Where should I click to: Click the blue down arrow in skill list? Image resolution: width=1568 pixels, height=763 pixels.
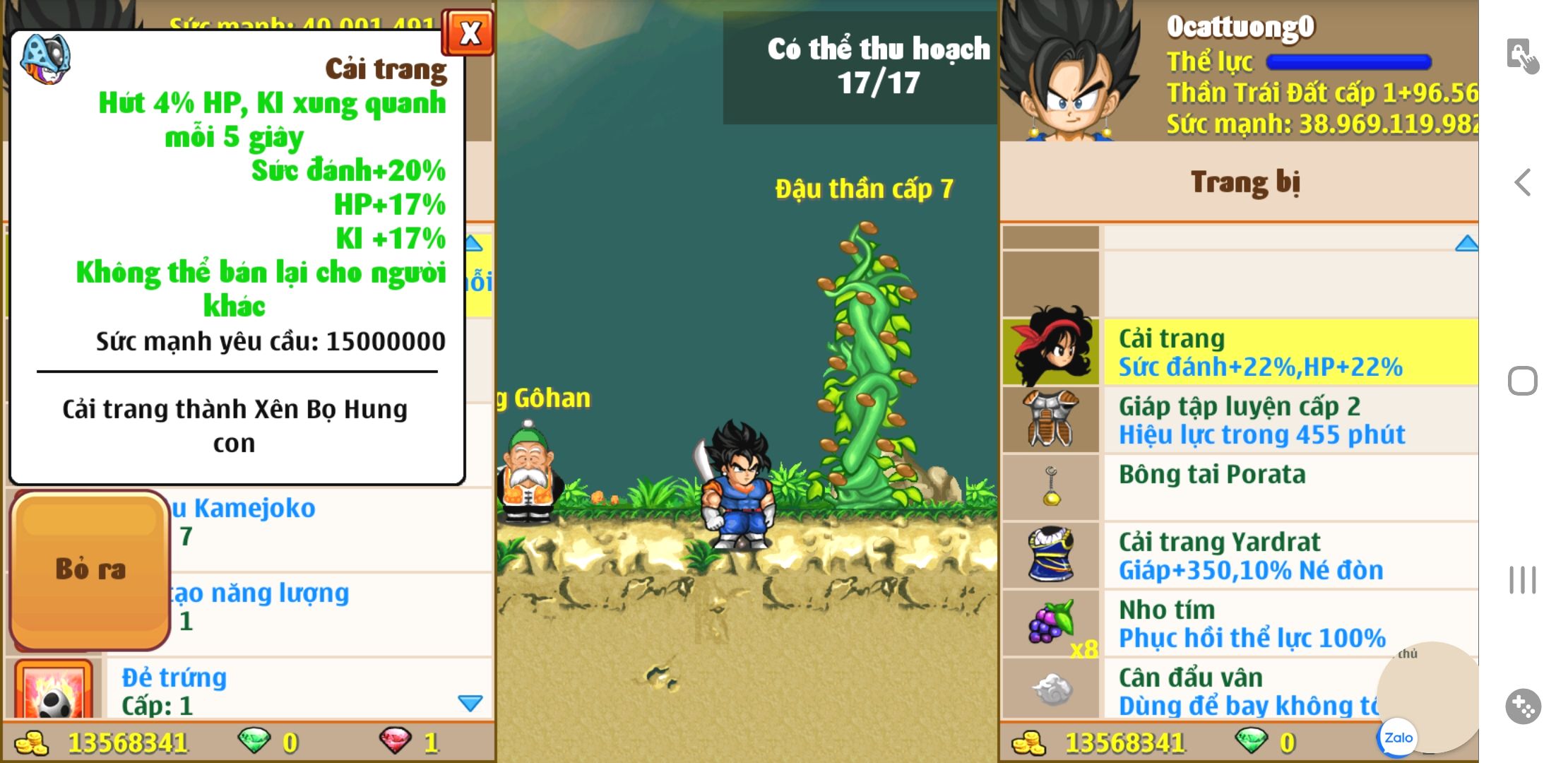(470, 703)
